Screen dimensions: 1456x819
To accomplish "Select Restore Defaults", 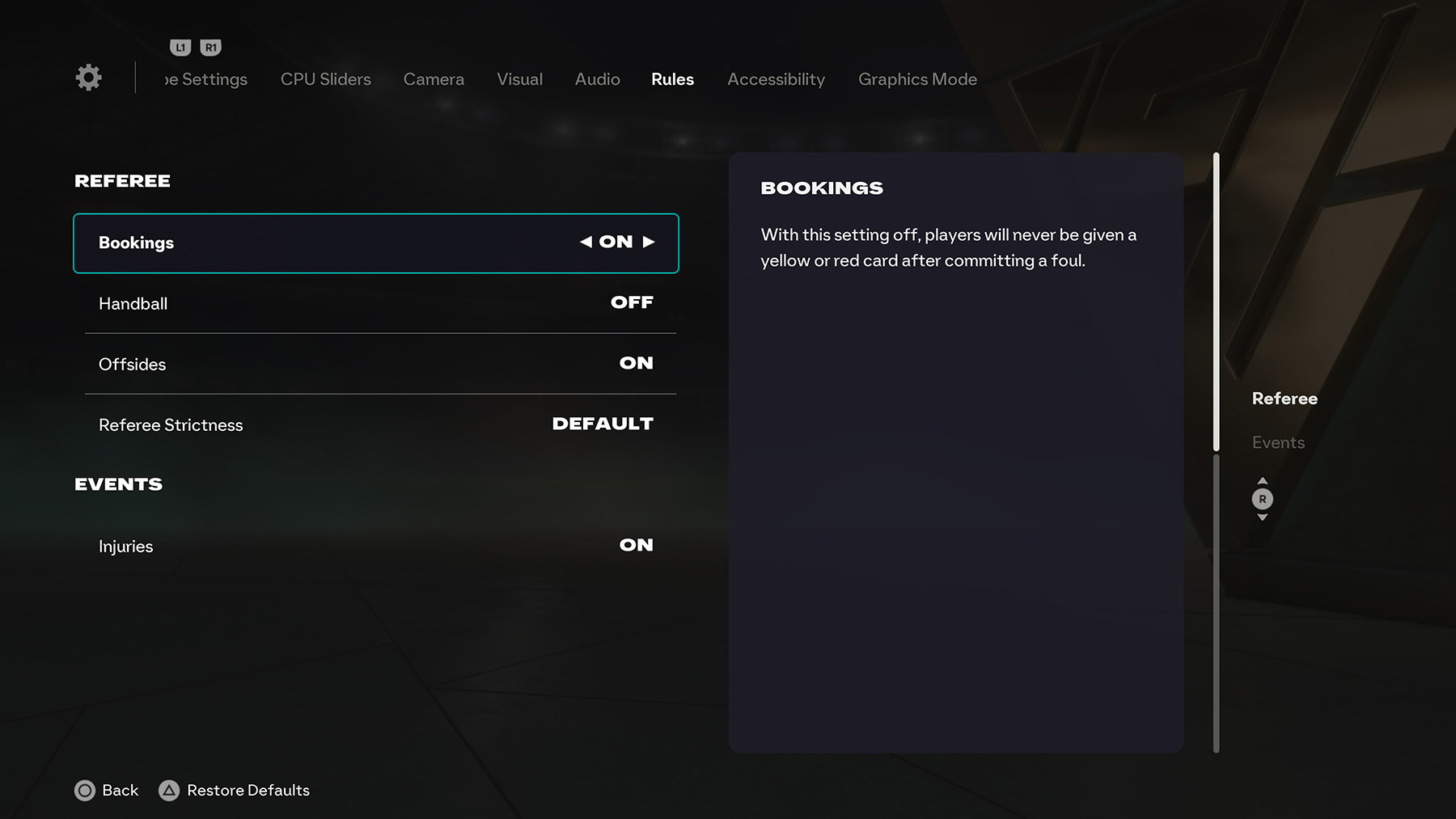I will tap(247, 790).
